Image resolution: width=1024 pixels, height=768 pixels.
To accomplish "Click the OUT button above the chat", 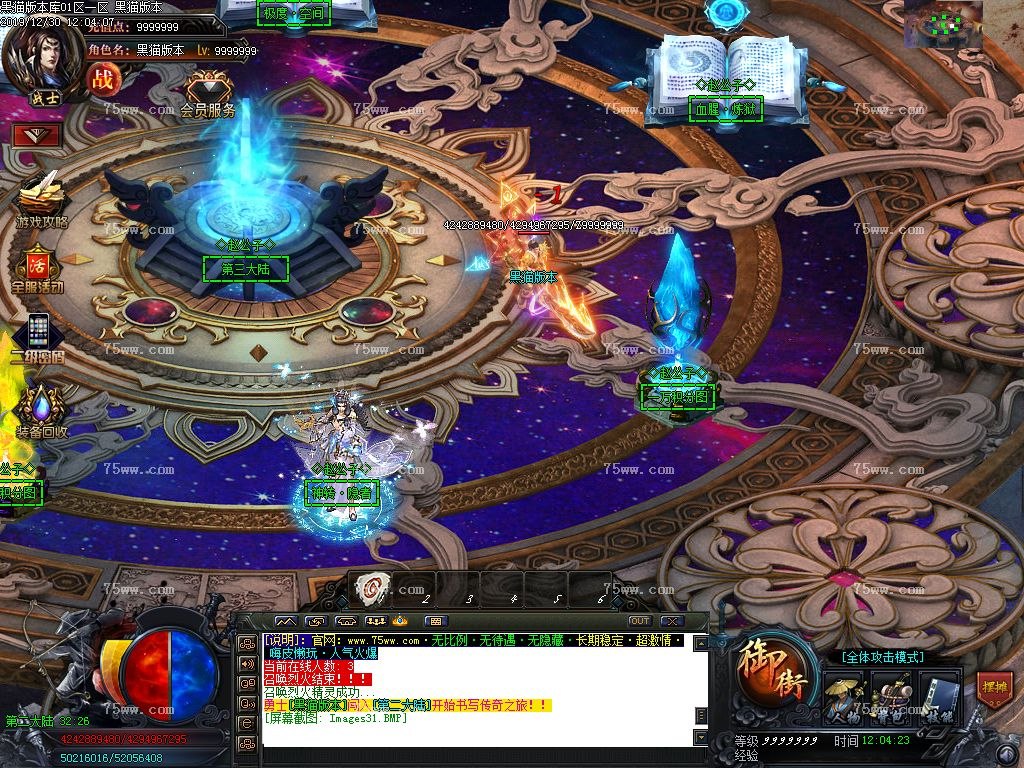I will coord(639,621).
